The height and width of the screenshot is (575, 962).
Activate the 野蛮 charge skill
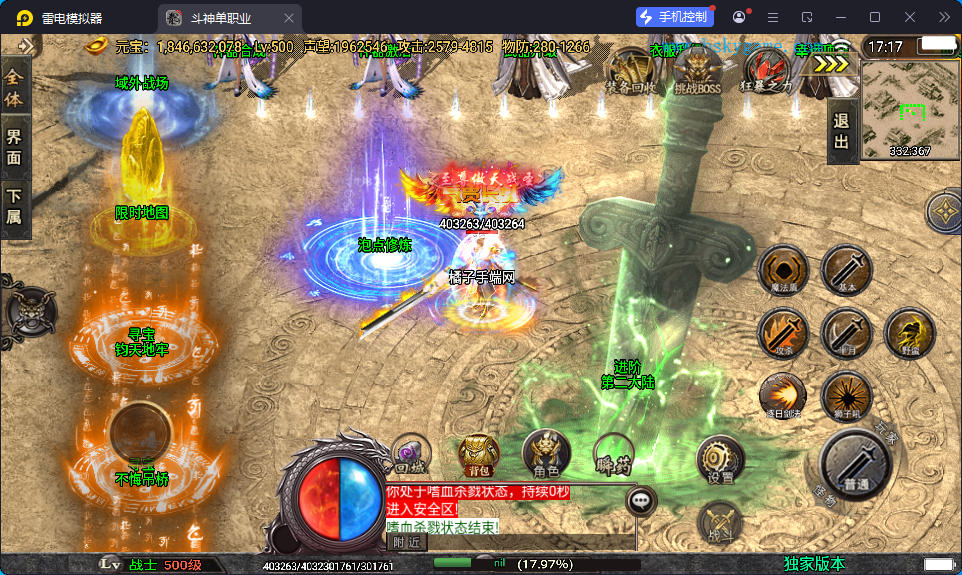click(x=909, y=332)
